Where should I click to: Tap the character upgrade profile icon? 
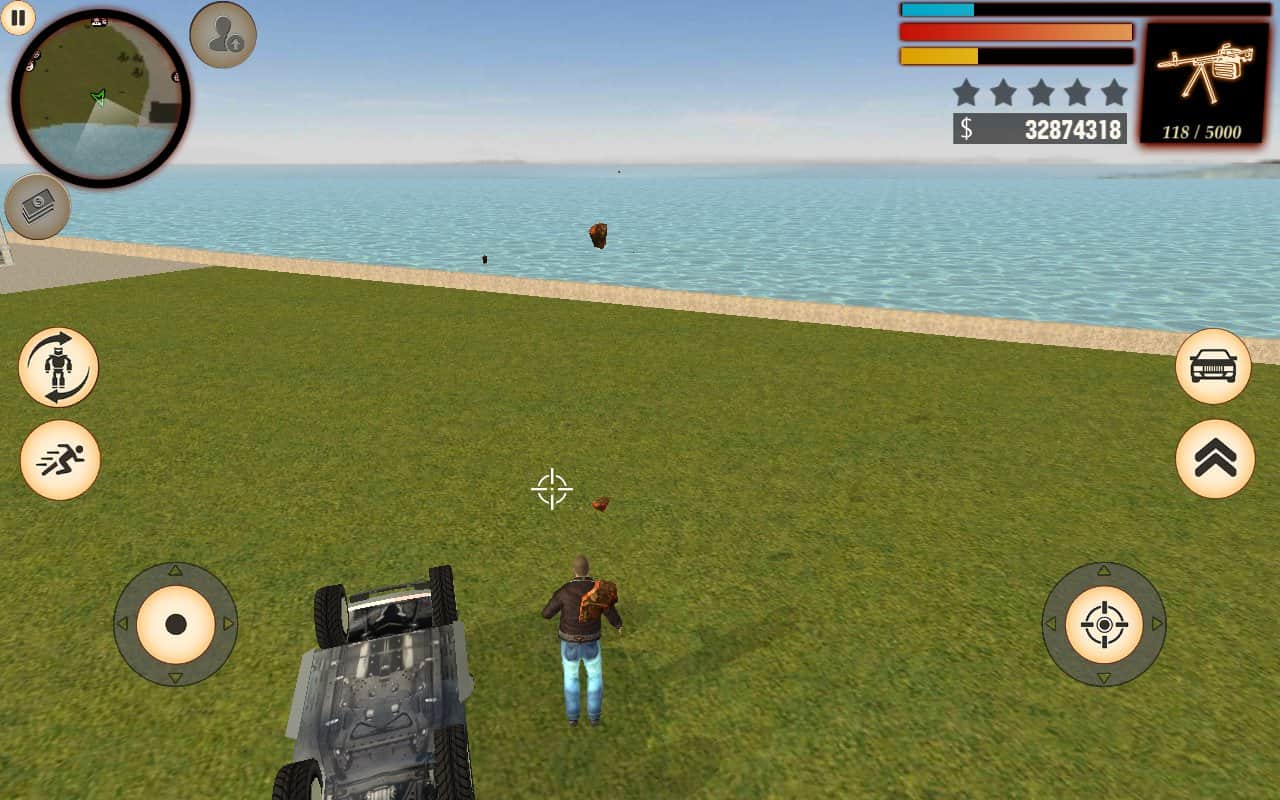pos(223,35)
